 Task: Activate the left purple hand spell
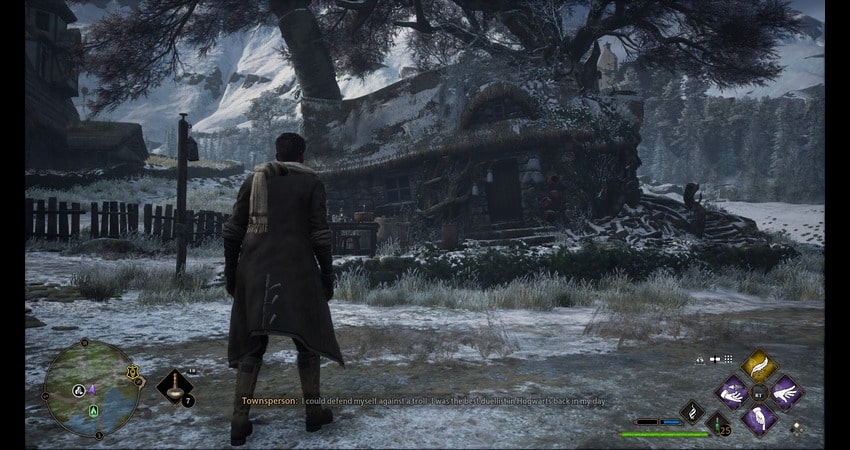pos(733,392)
